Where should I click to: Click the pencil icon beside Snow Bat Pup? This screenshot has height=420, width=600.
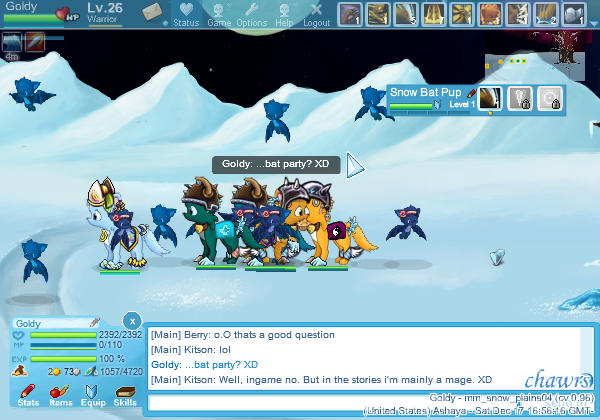[x=471, y=91]
